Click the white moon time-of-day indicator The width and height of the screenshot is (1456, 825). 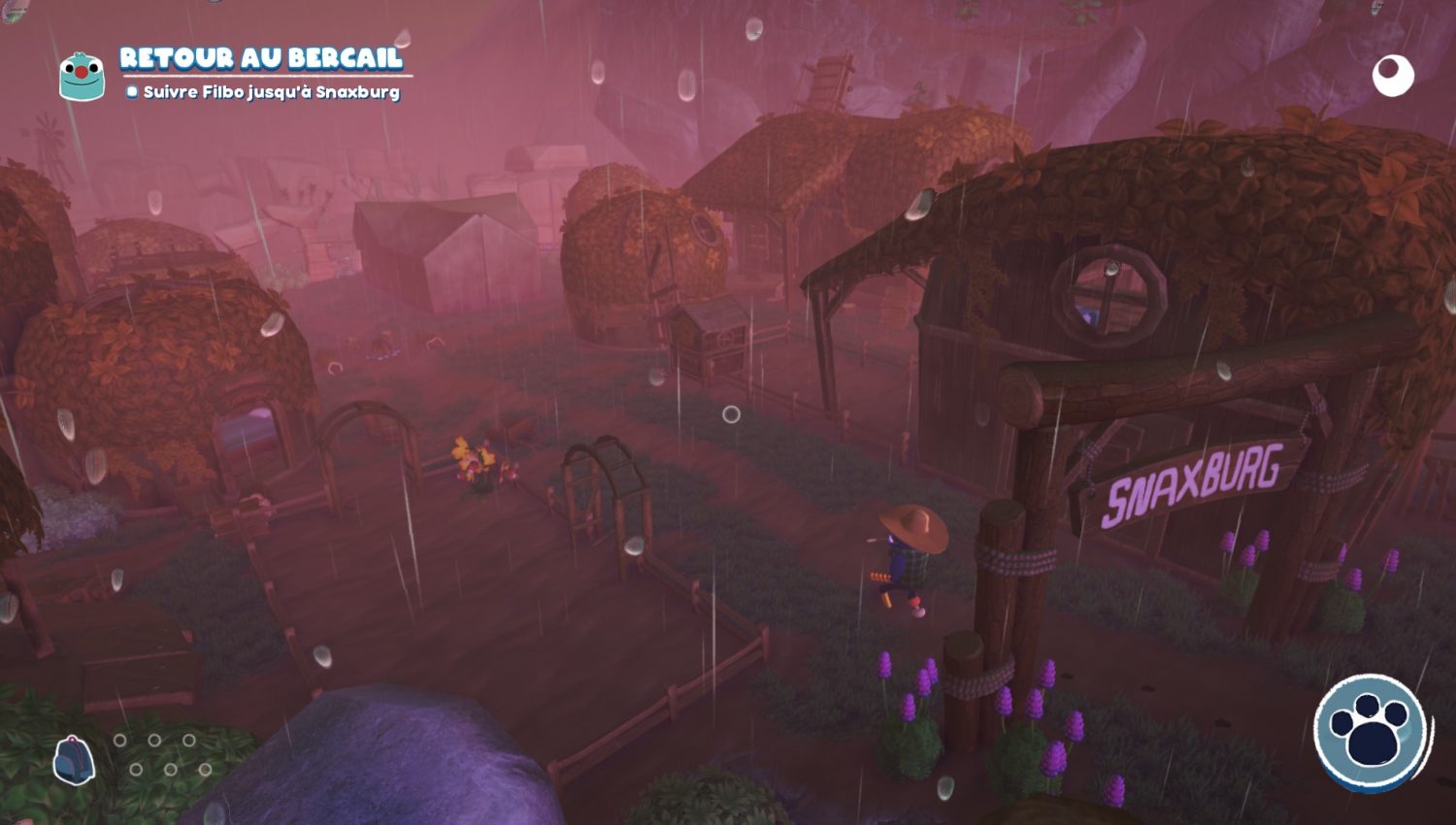pos(1393,76)
